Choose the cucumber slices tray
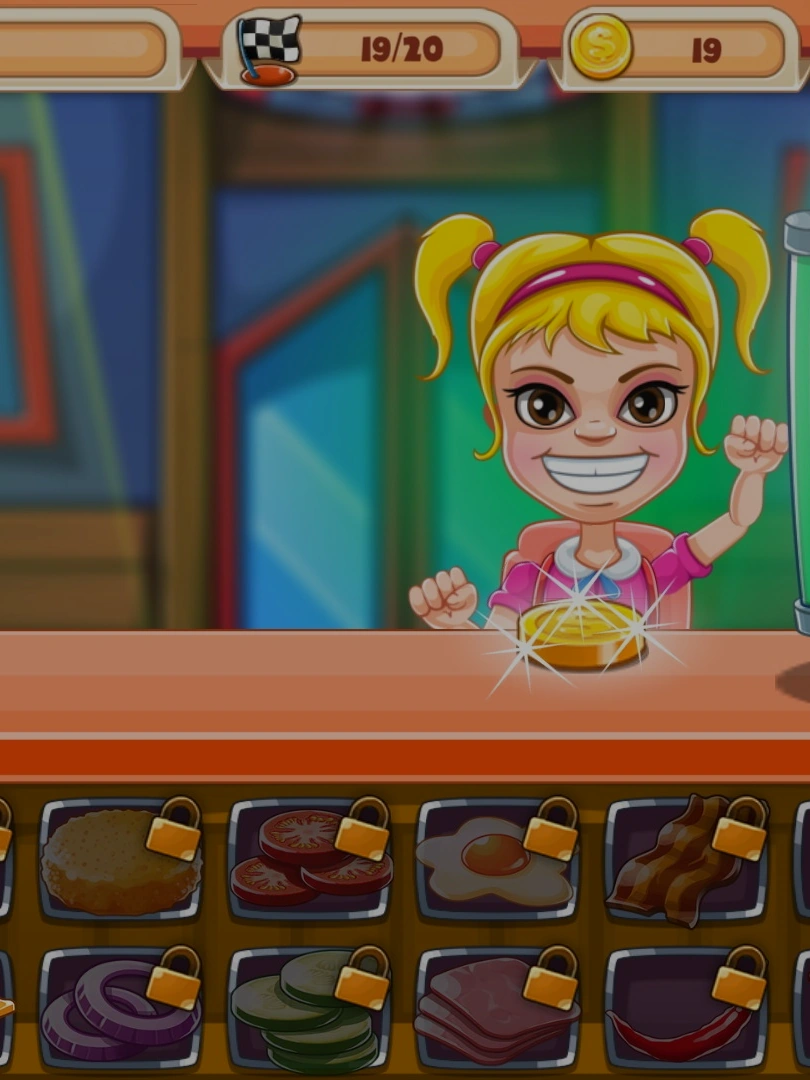 click(x=308, y=1008)
